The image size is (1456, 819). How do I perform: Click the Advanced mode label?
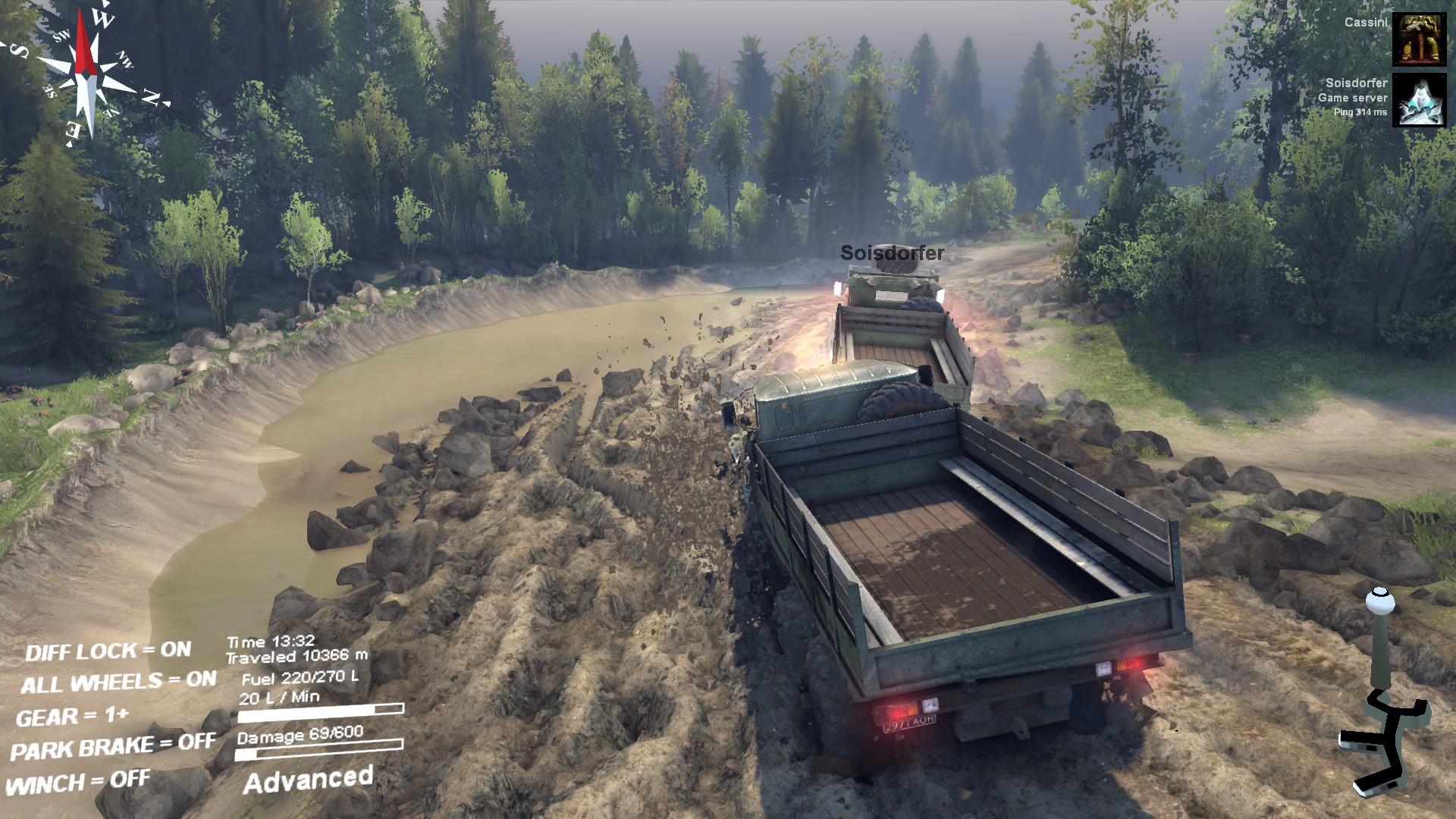tap(308, 780)
